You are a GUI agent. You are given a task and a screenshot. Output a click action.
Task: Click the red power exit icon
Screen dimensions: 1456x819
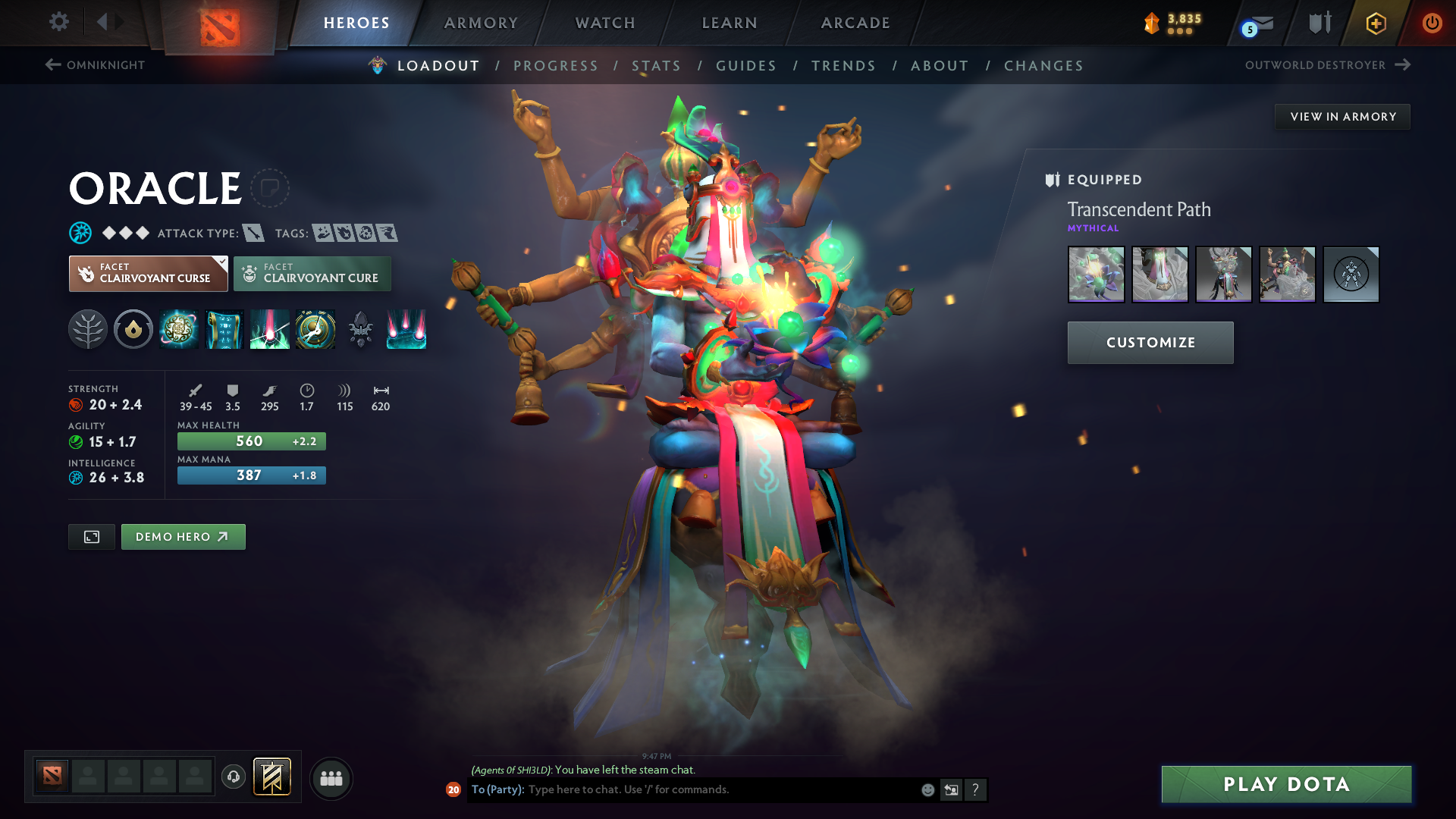coord(1432,23)
